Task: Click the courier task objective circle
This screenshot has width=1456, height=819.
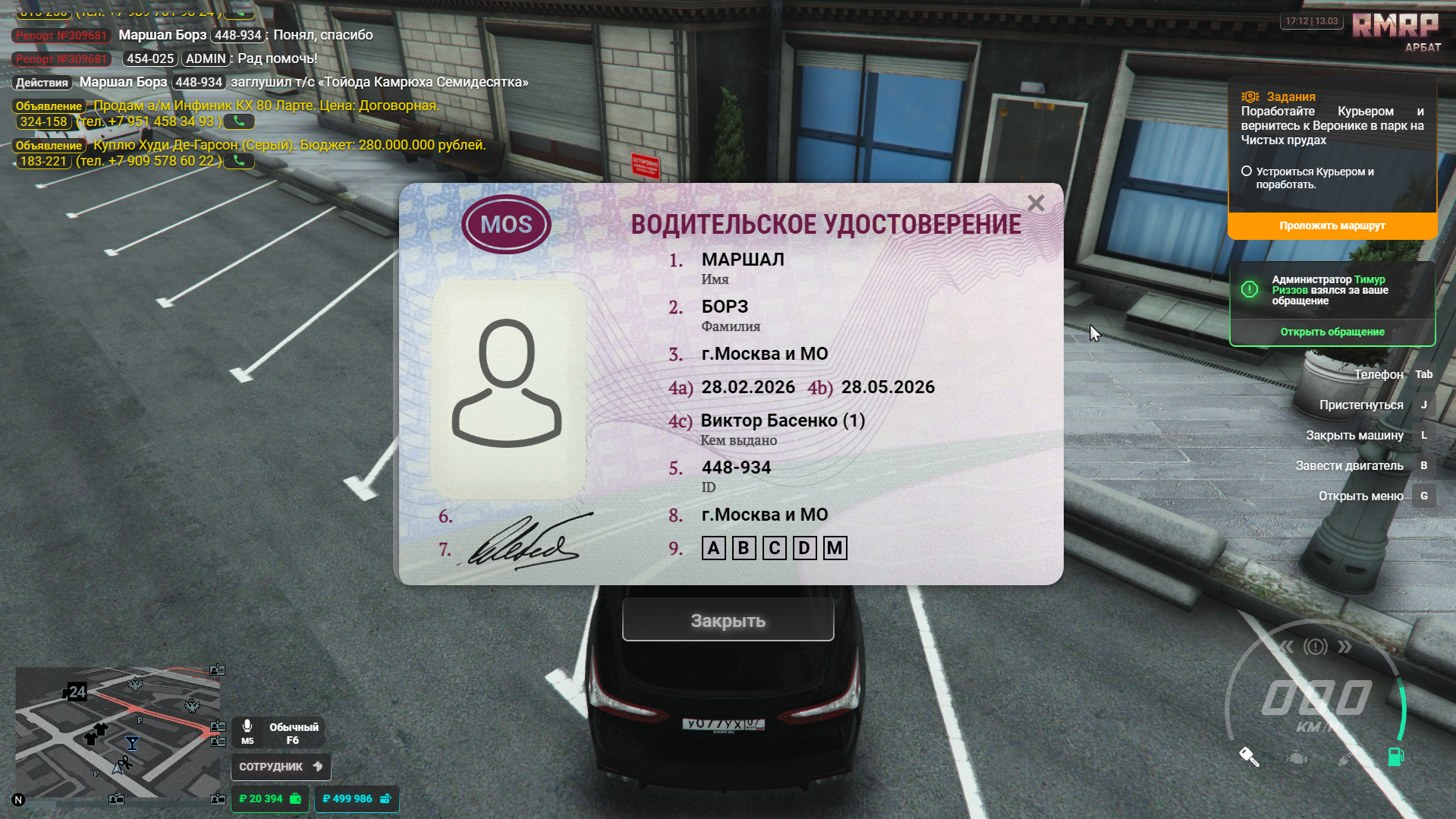Action: point(1246,172)
